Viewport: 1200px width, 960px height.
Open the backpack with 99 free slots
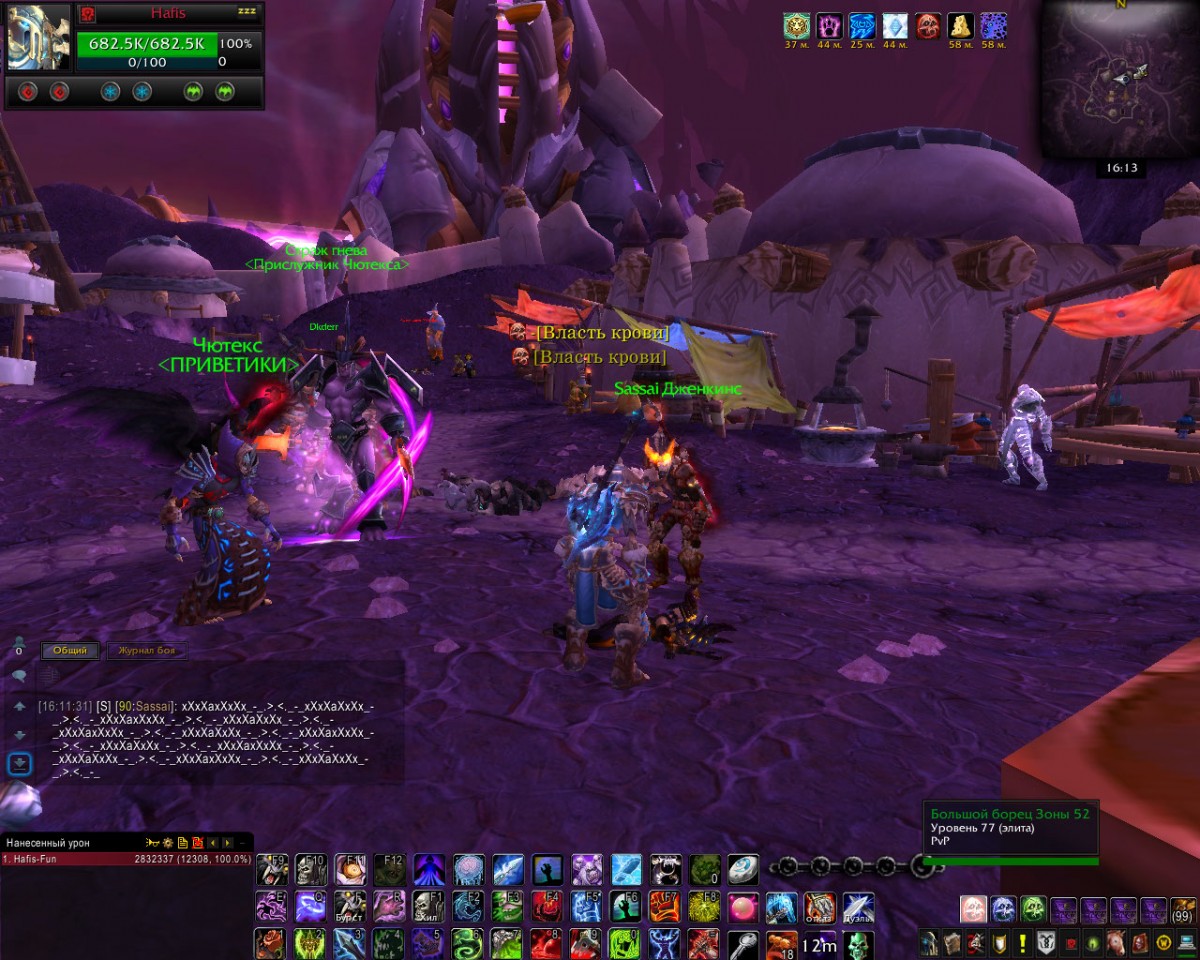(1183, 908)
